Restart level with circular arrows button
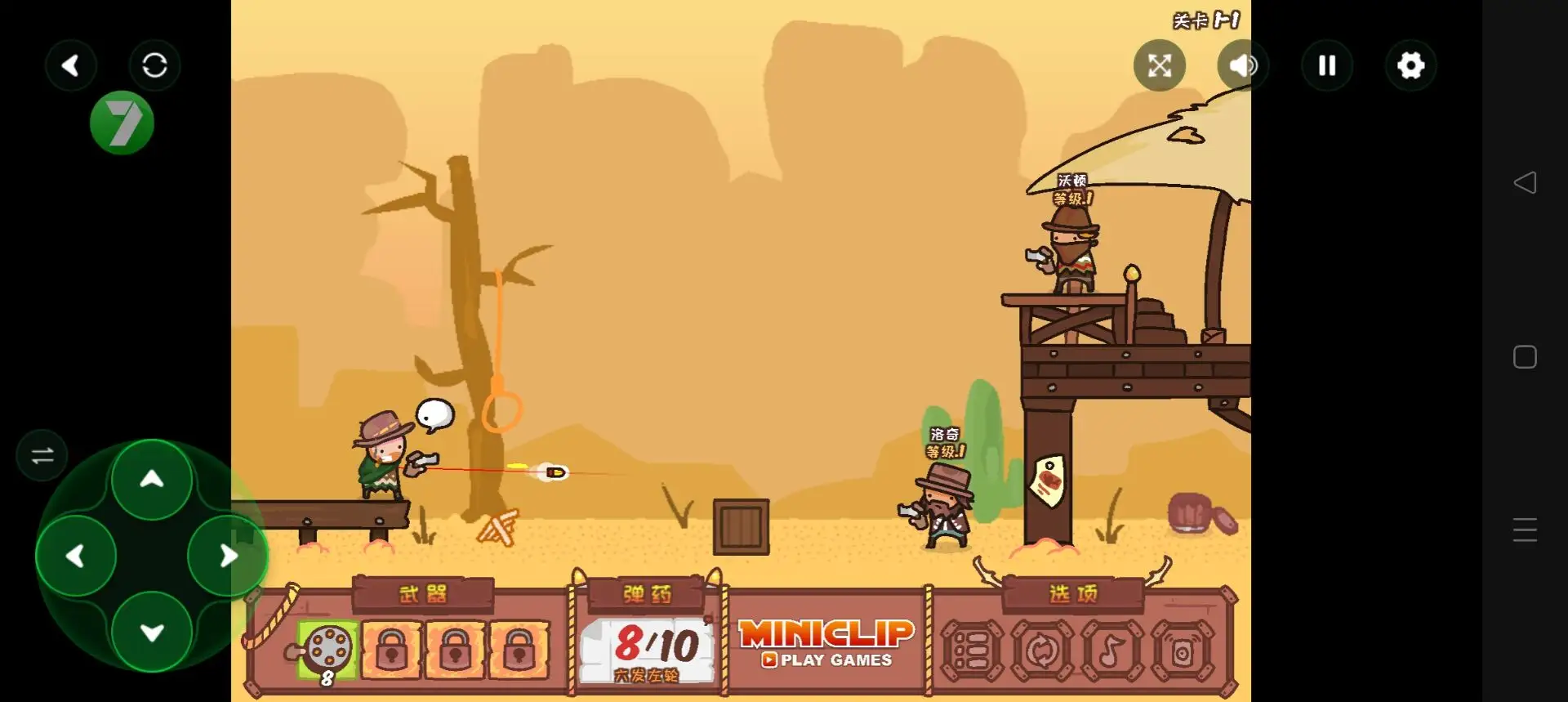Viewport: 1568px width, 702px height. 1042,651
